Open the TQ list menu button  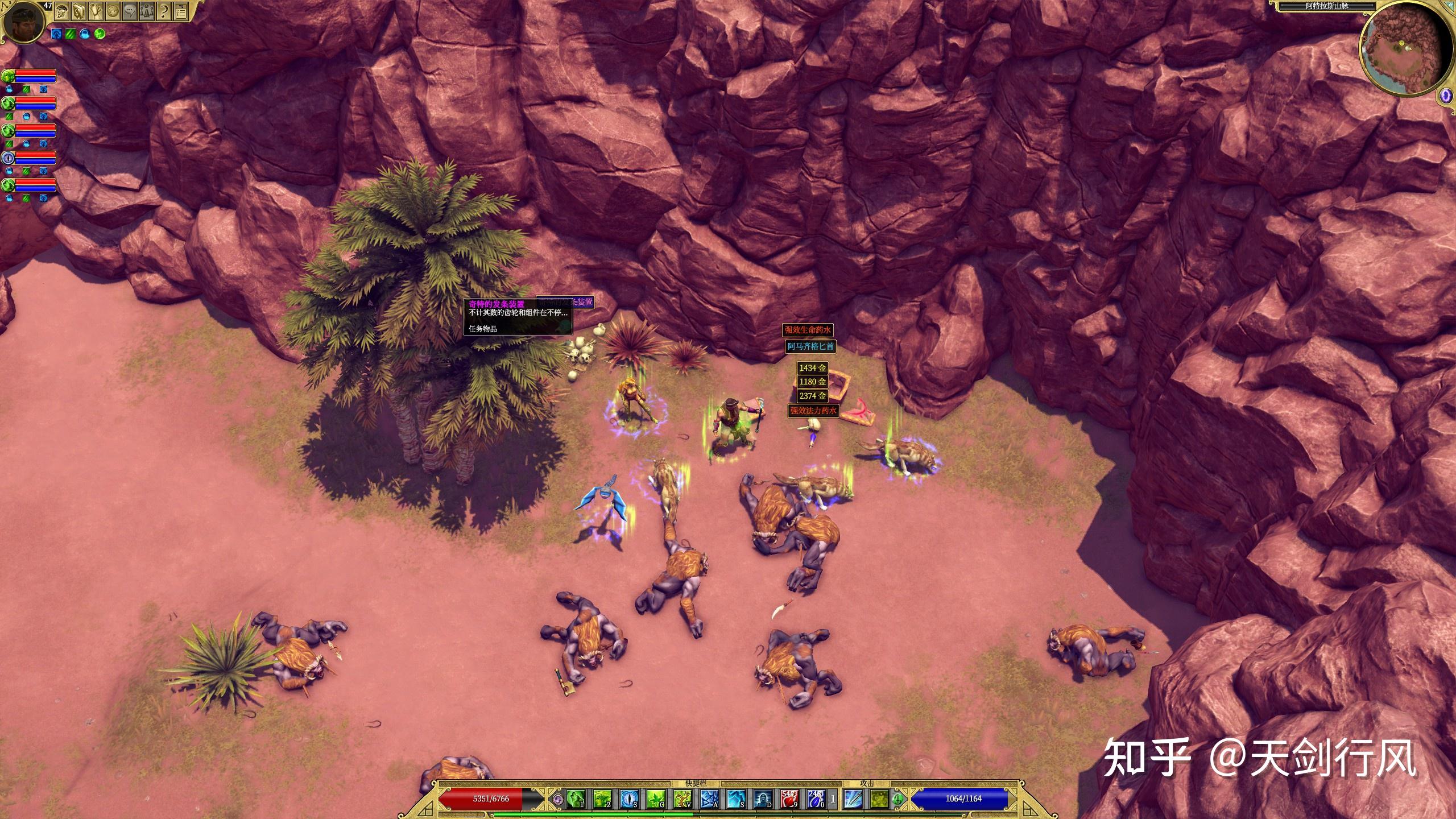181,10
